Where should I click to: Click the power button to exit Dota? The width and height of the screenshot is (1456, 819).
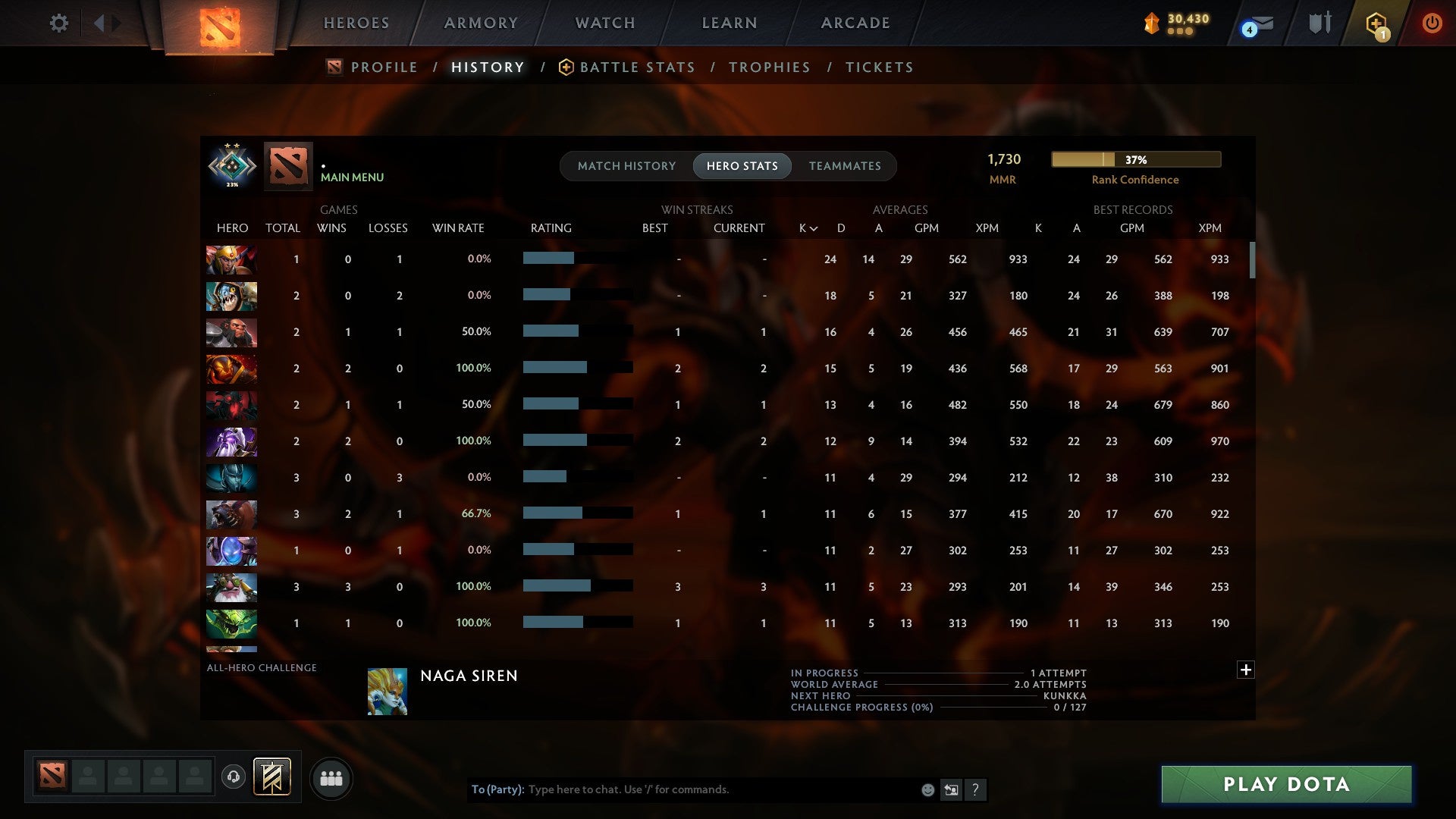coord(1432,23)
